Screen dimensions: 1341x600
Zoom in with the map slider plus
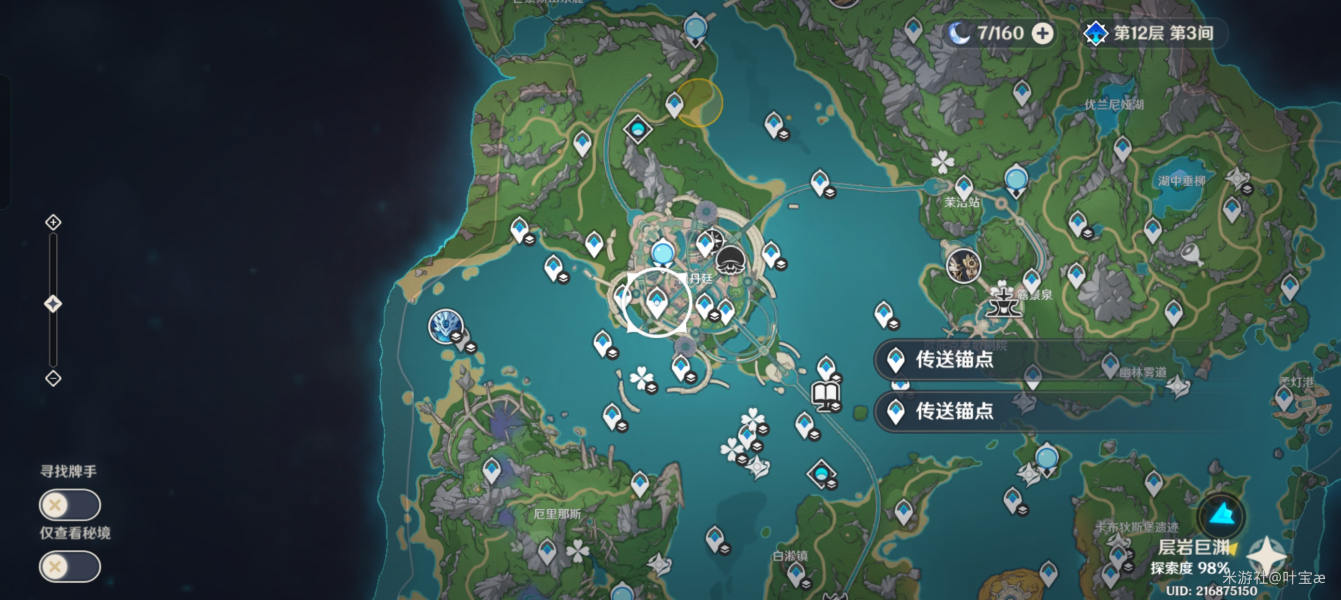click(53, 222)
